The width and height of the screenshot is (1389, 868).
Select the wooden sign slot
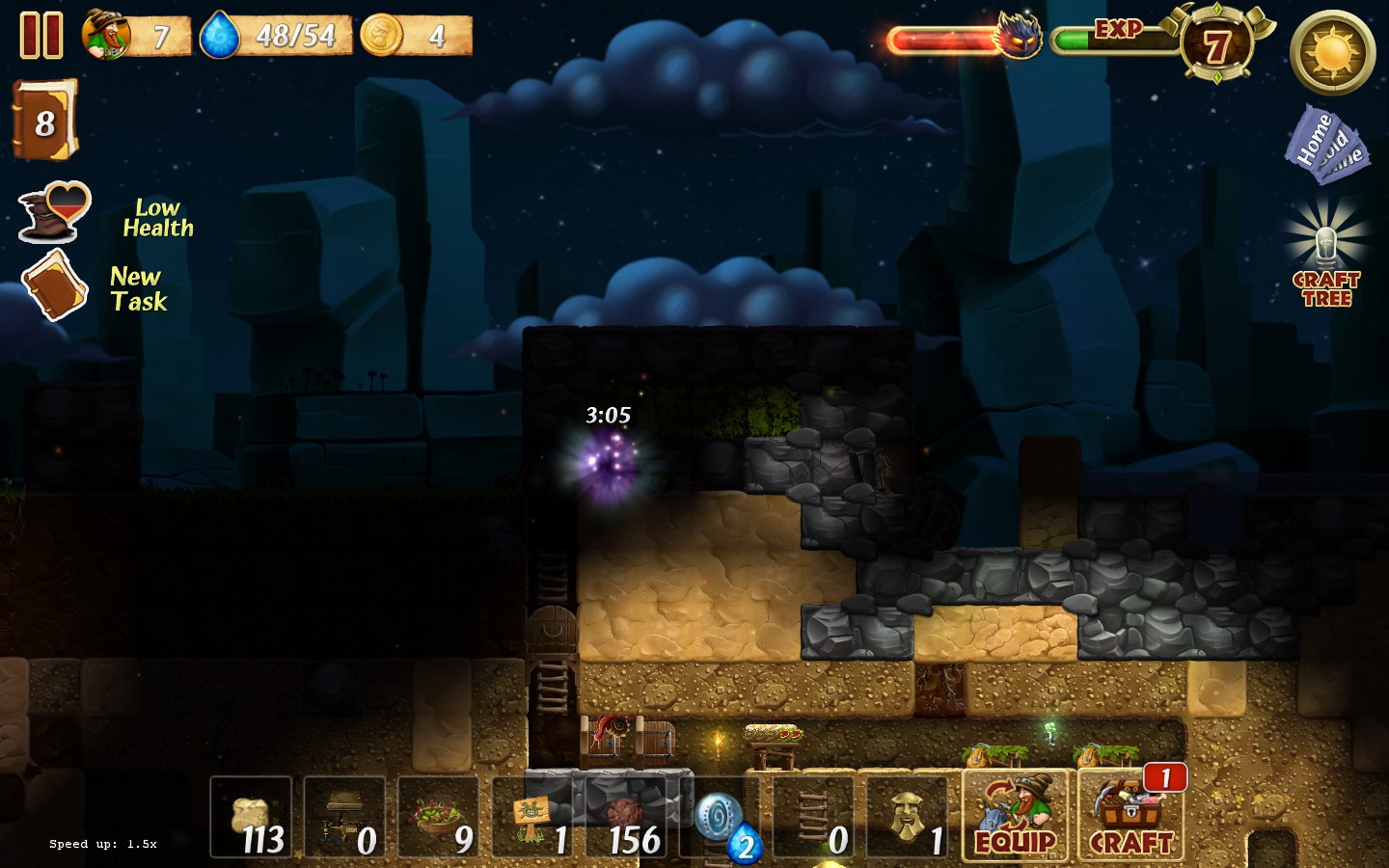pos(531,817)
